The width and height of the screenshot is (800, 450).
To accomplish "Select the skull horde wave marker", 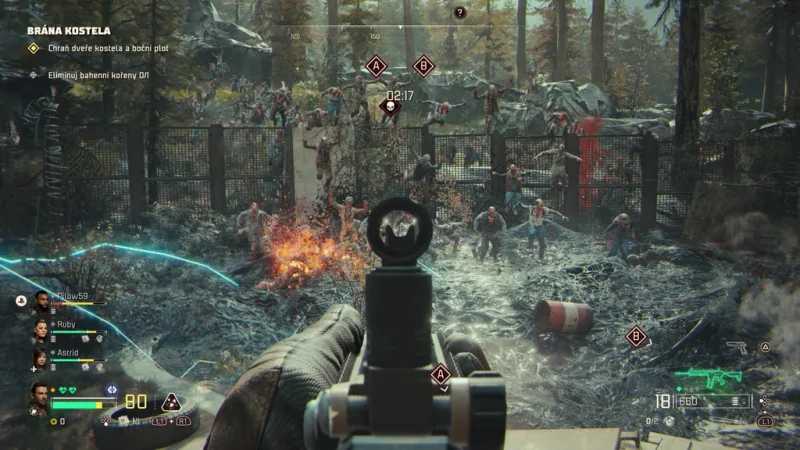I will coord(390,109).
